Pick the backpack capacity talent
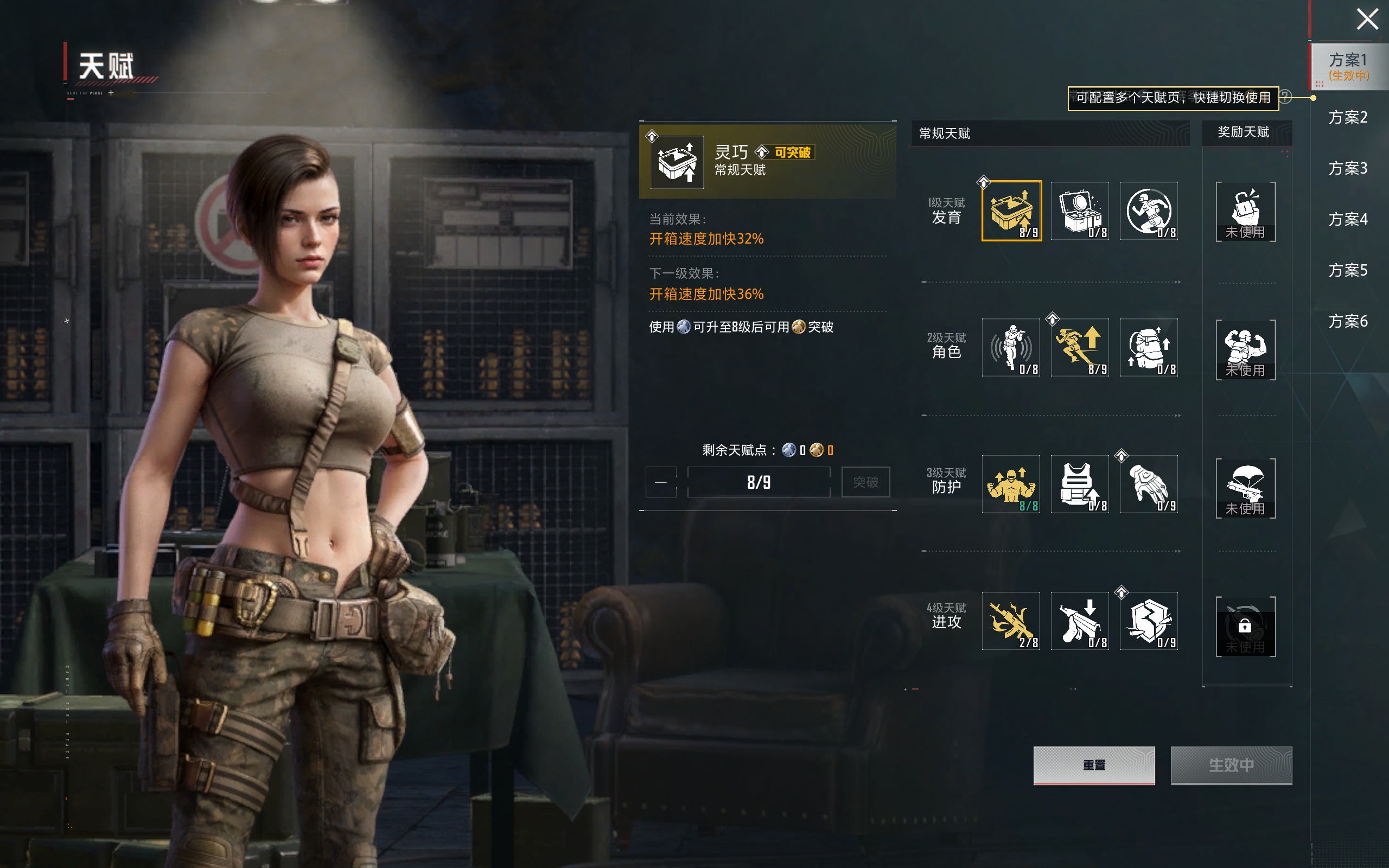 click(x=1149, y=347)
